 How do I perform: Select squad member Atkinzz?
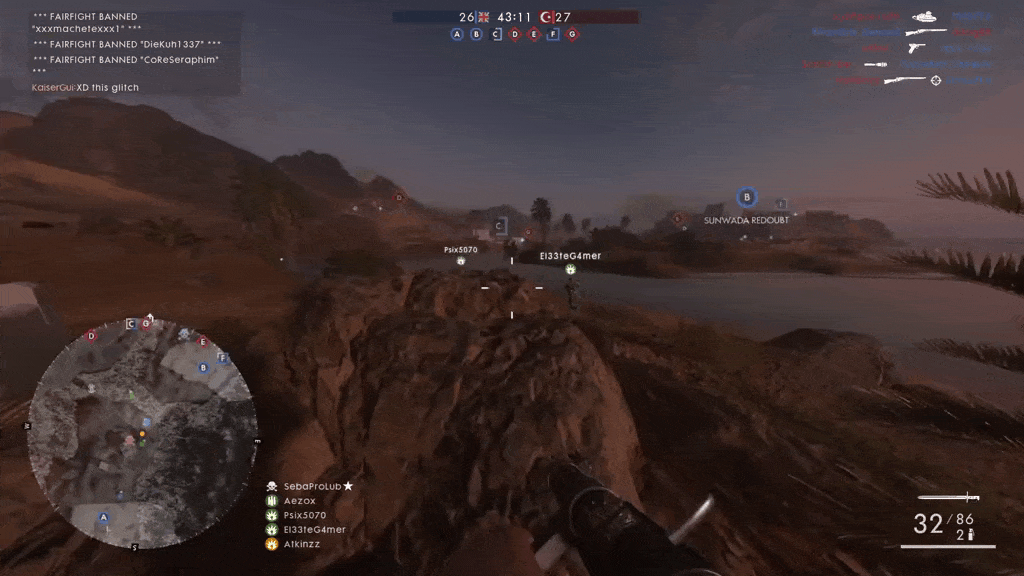coord(301,544)
